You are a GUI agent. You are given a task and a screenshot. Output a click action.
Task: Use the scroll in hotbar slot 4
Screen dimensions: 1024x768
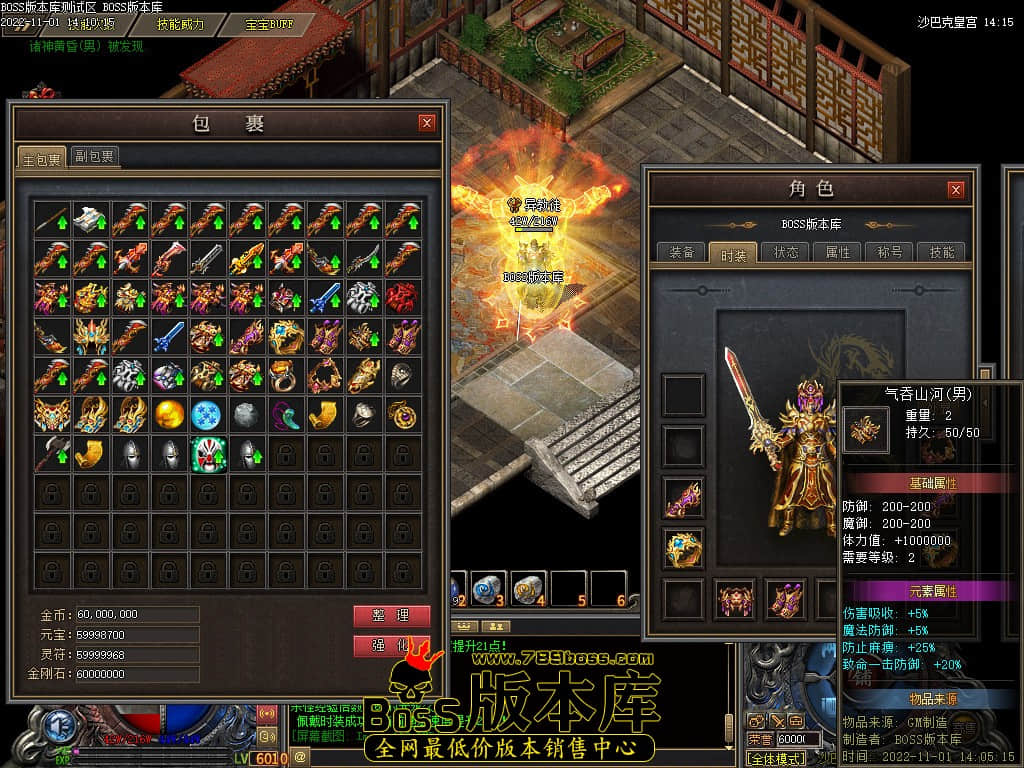pos(528,589)
